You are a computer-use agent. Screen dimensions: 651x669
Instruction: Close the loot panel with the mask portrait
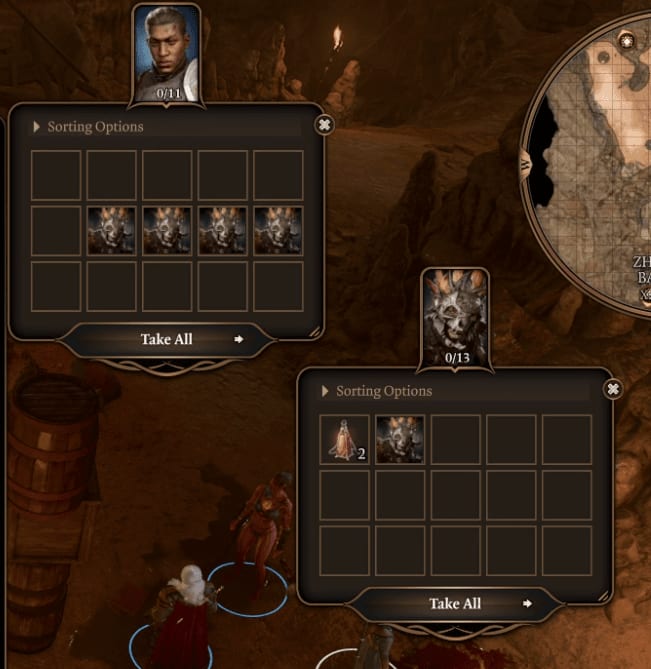tap(614, 389)
